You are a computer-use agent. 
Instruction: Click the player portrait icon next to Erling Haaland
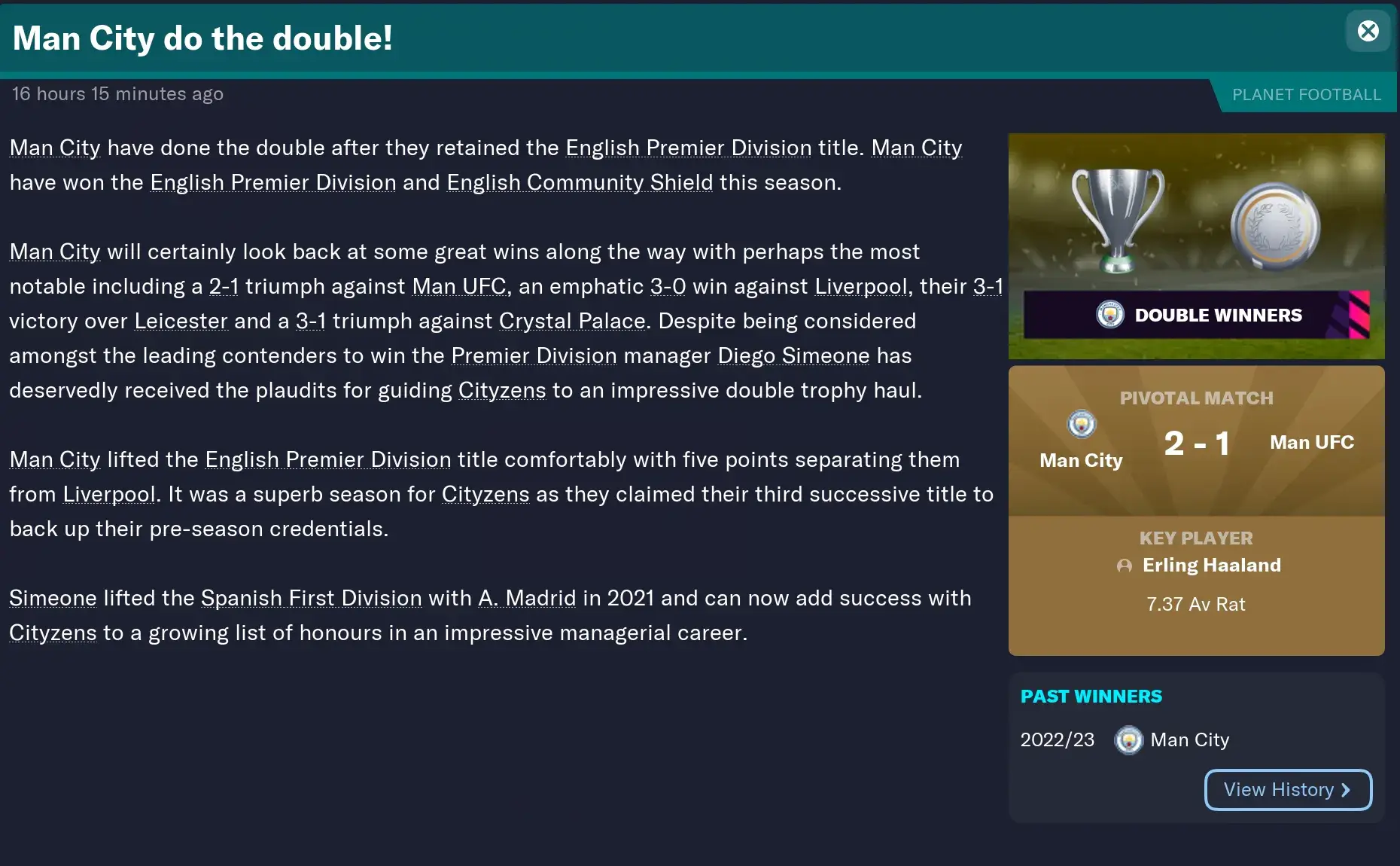(x=1125, y=566)
